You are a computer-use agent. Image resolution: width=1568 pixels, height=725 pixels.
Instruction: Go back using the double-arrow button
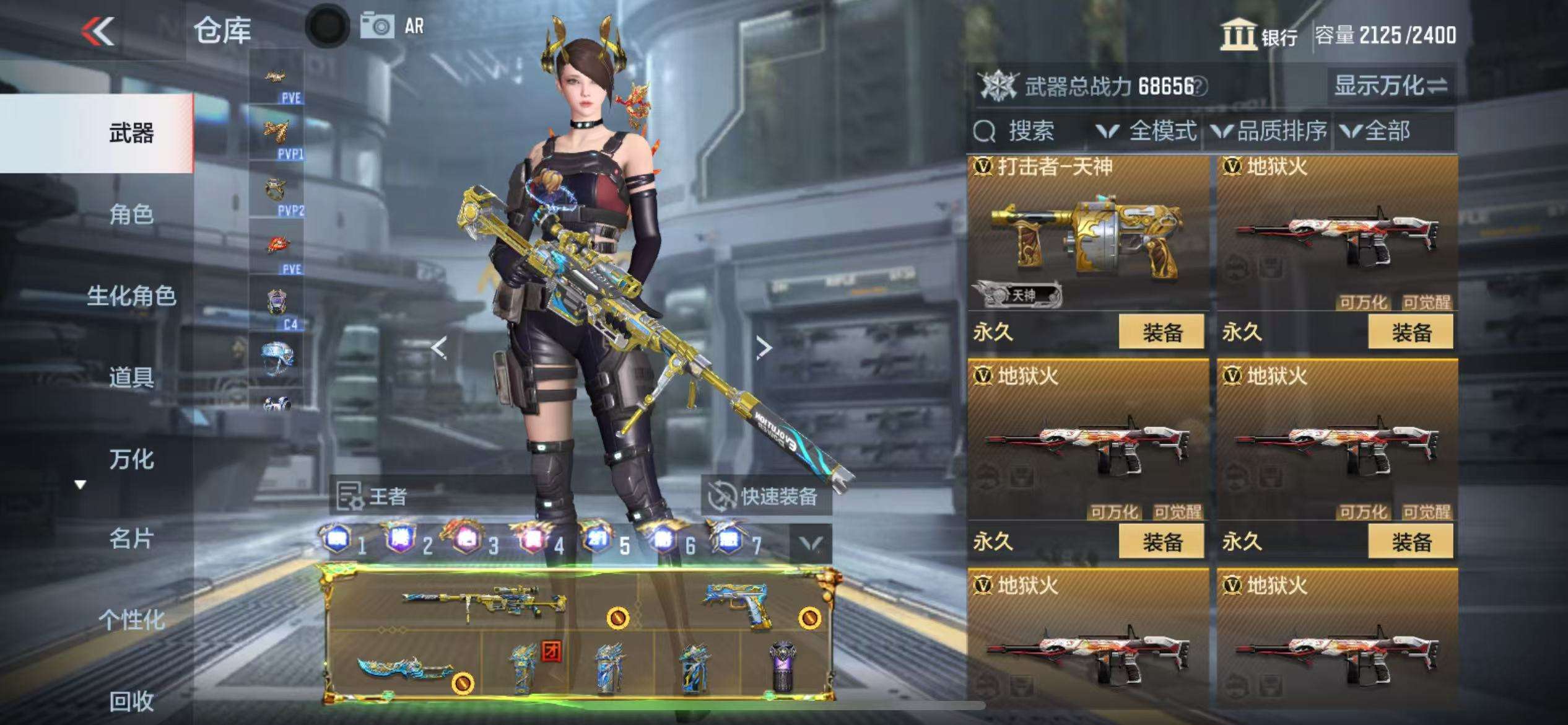point(98,31)
